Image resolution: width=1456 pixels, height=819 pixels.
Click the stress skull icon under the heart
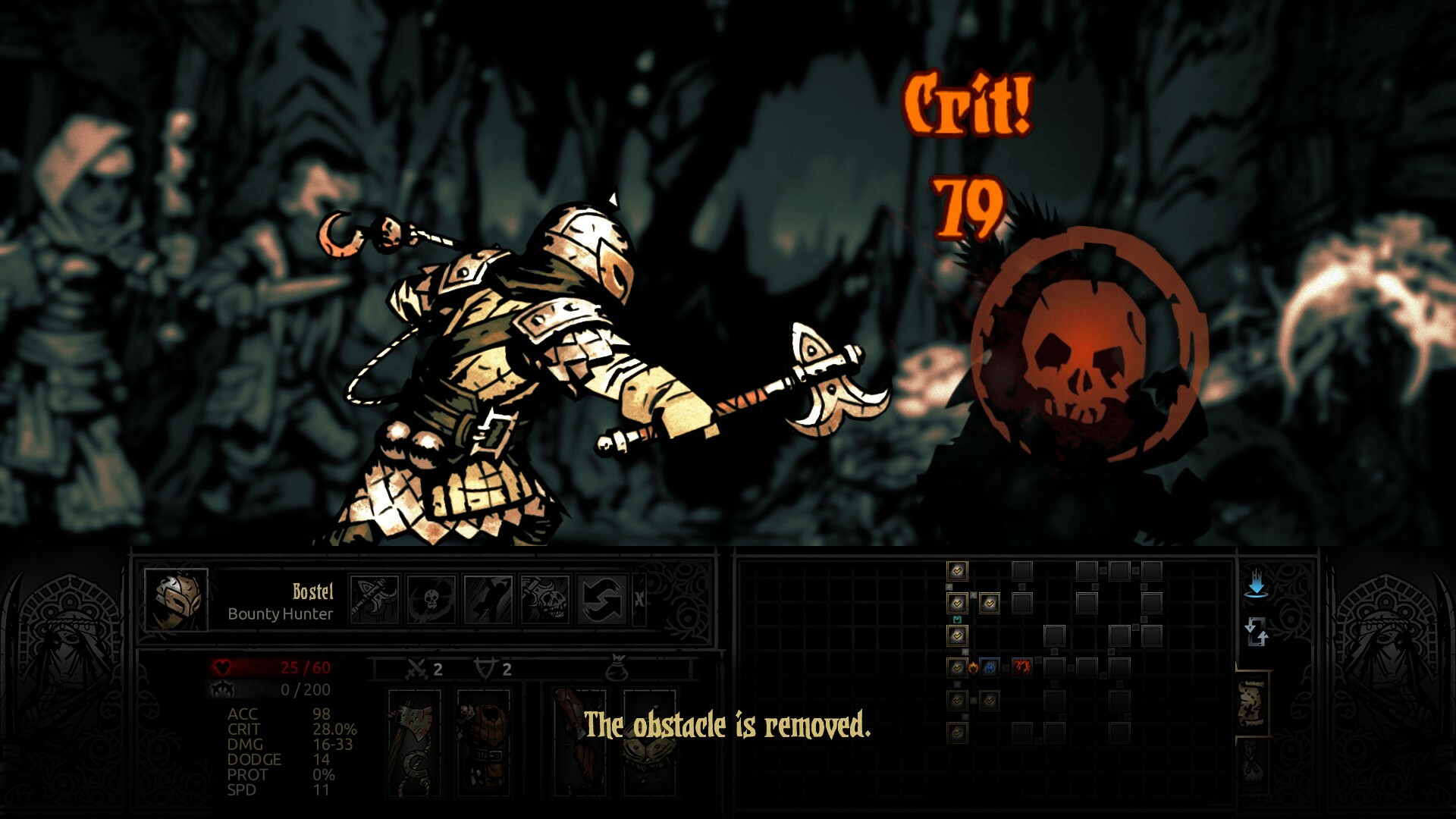[x=222, y=690]
